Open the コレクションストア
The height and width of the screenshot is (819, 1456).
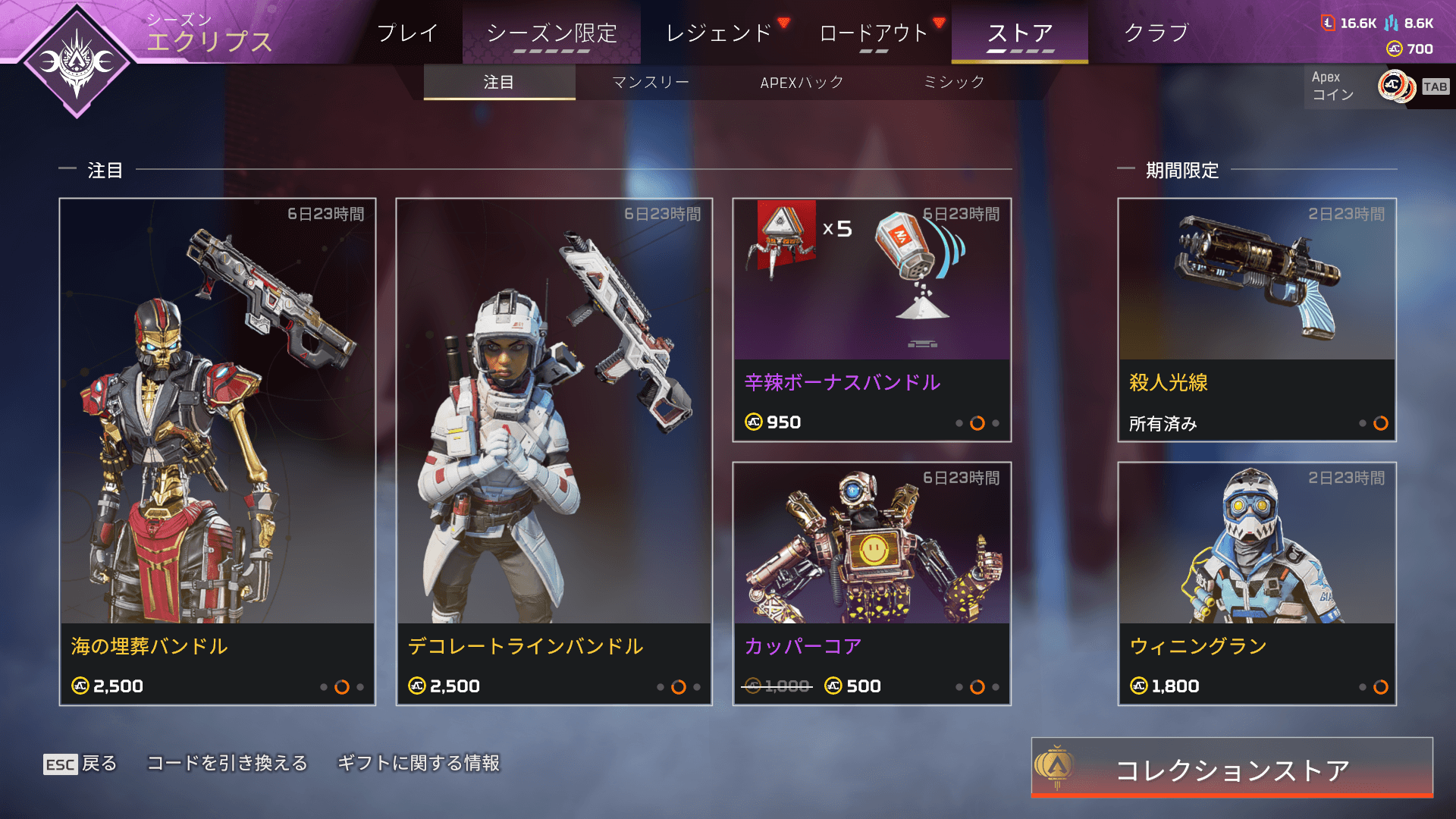click(1232, 768)
